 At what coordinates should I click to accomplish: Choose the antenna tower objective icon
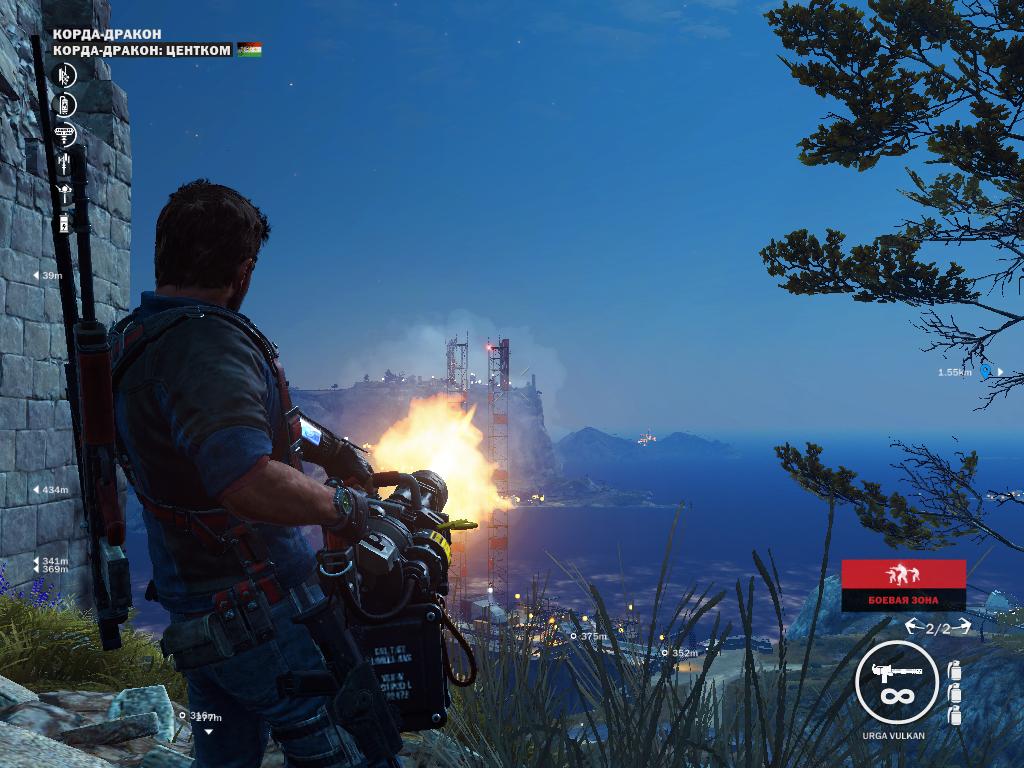[65, 162]
